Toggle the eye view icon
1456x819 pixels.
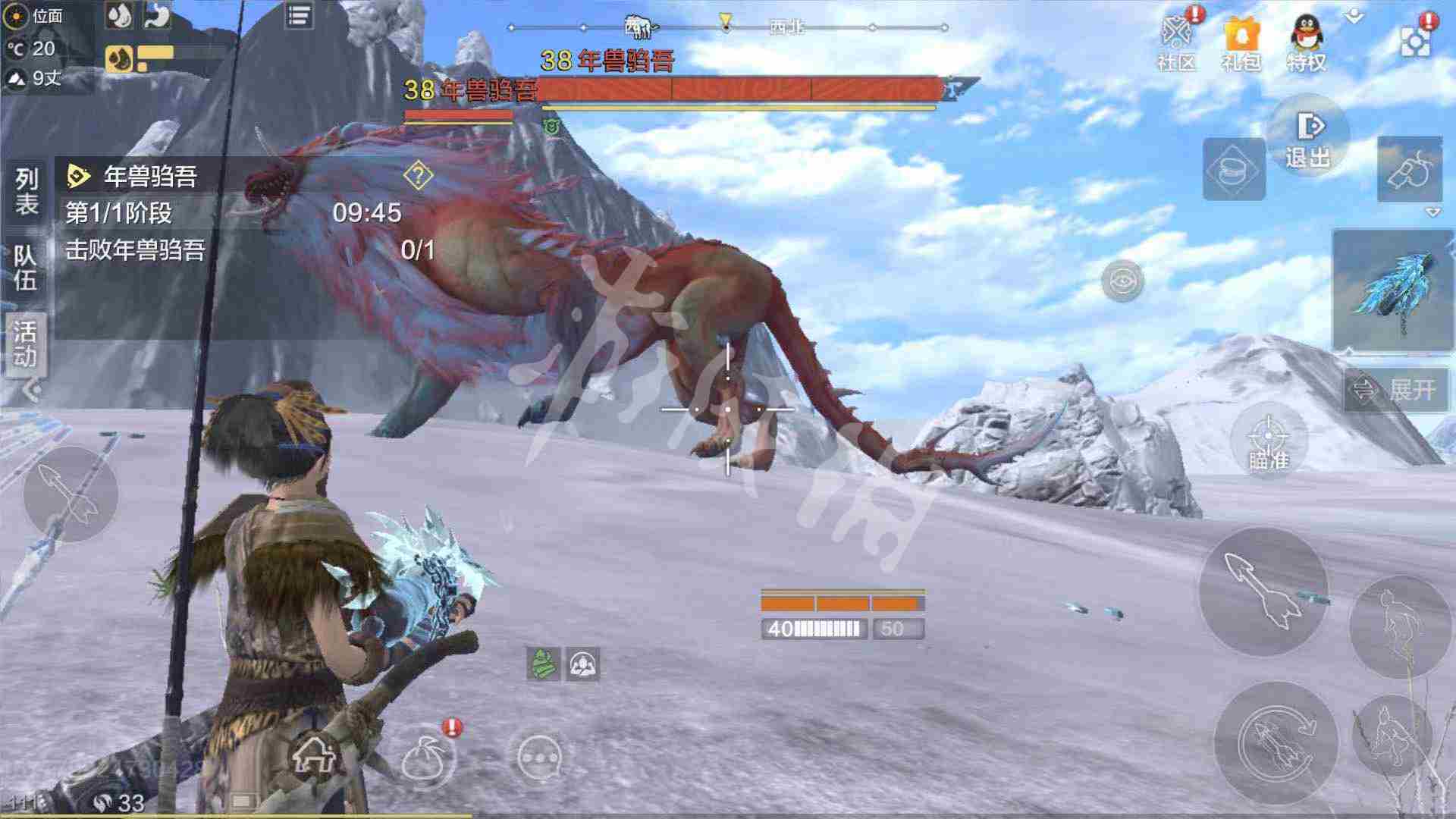1122,281
